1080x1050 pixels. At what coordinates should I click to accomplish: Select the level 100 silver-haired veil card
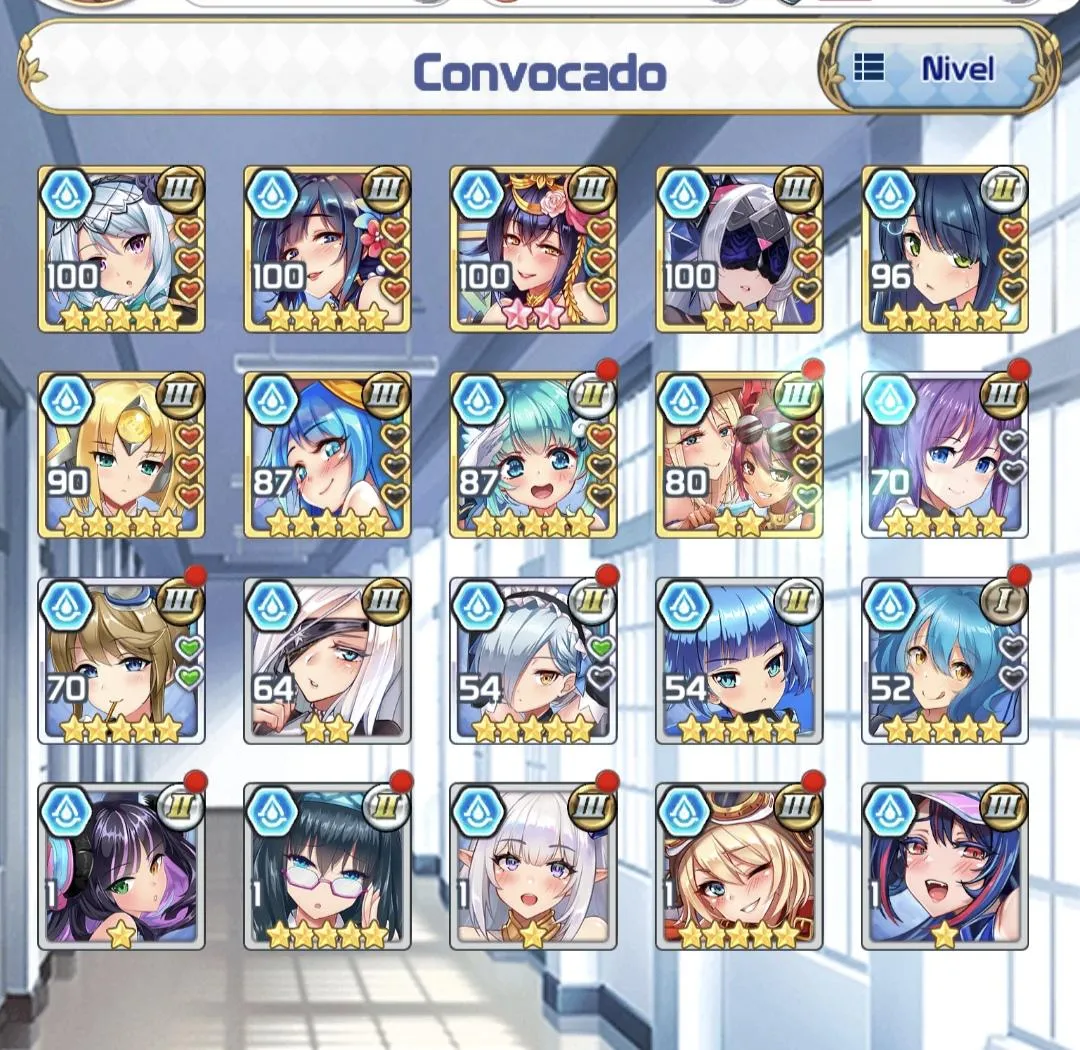pyautogui.click(x=121, y=249)
